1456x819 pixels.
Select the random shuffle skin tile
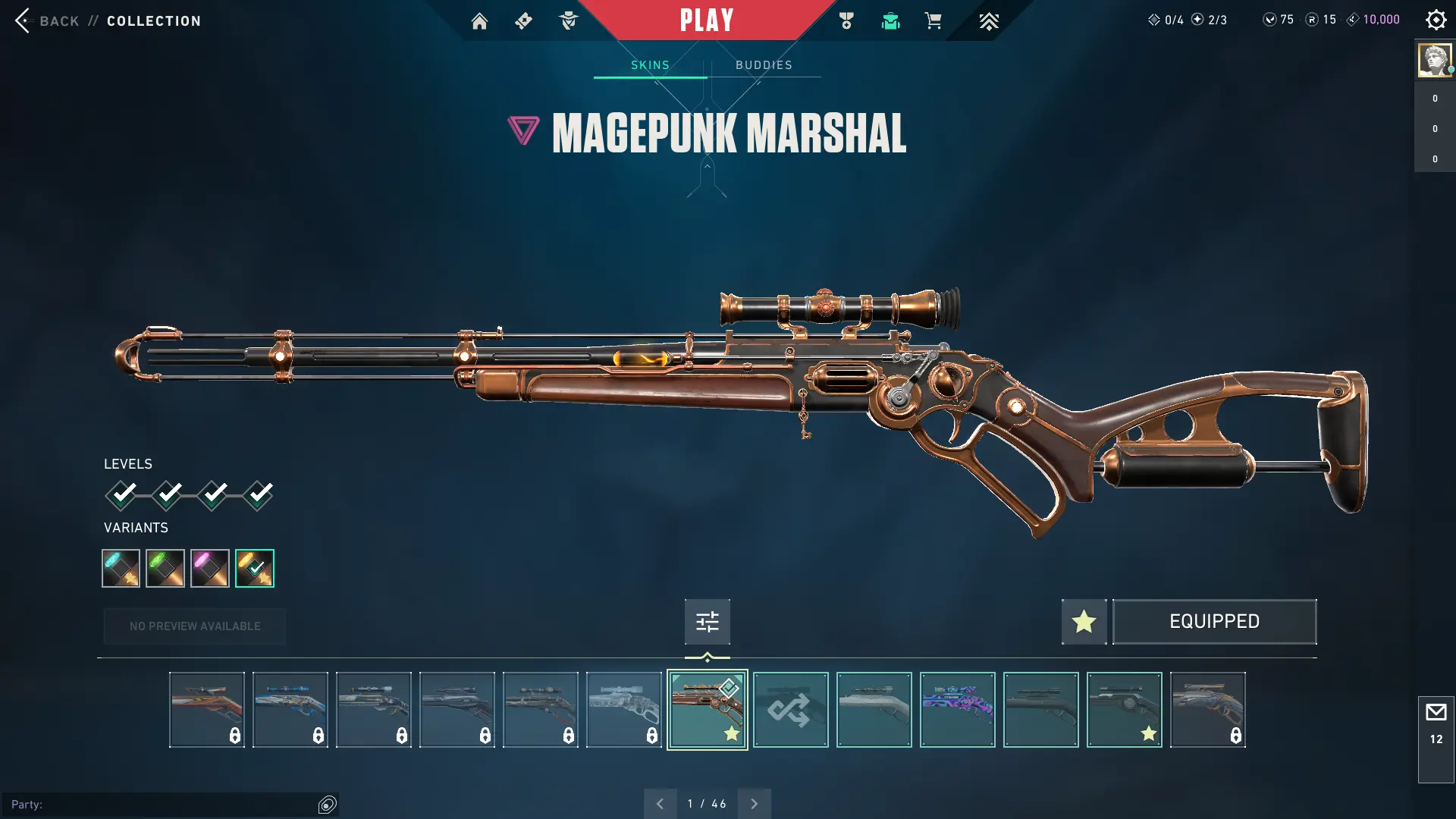pos(790,710)
